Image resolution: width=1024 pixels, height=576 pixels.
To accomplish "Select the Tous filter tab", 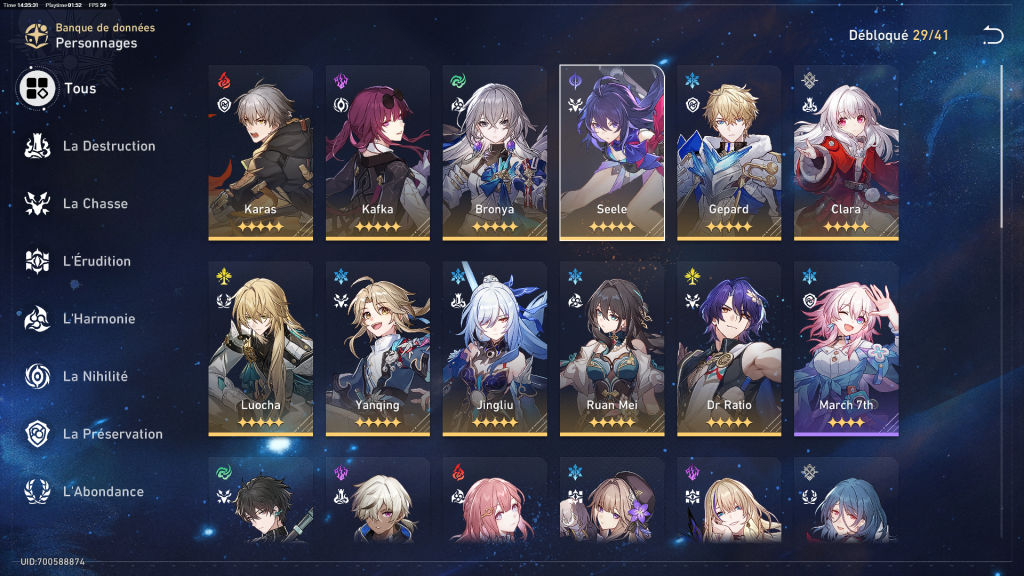I will point(60,88).
